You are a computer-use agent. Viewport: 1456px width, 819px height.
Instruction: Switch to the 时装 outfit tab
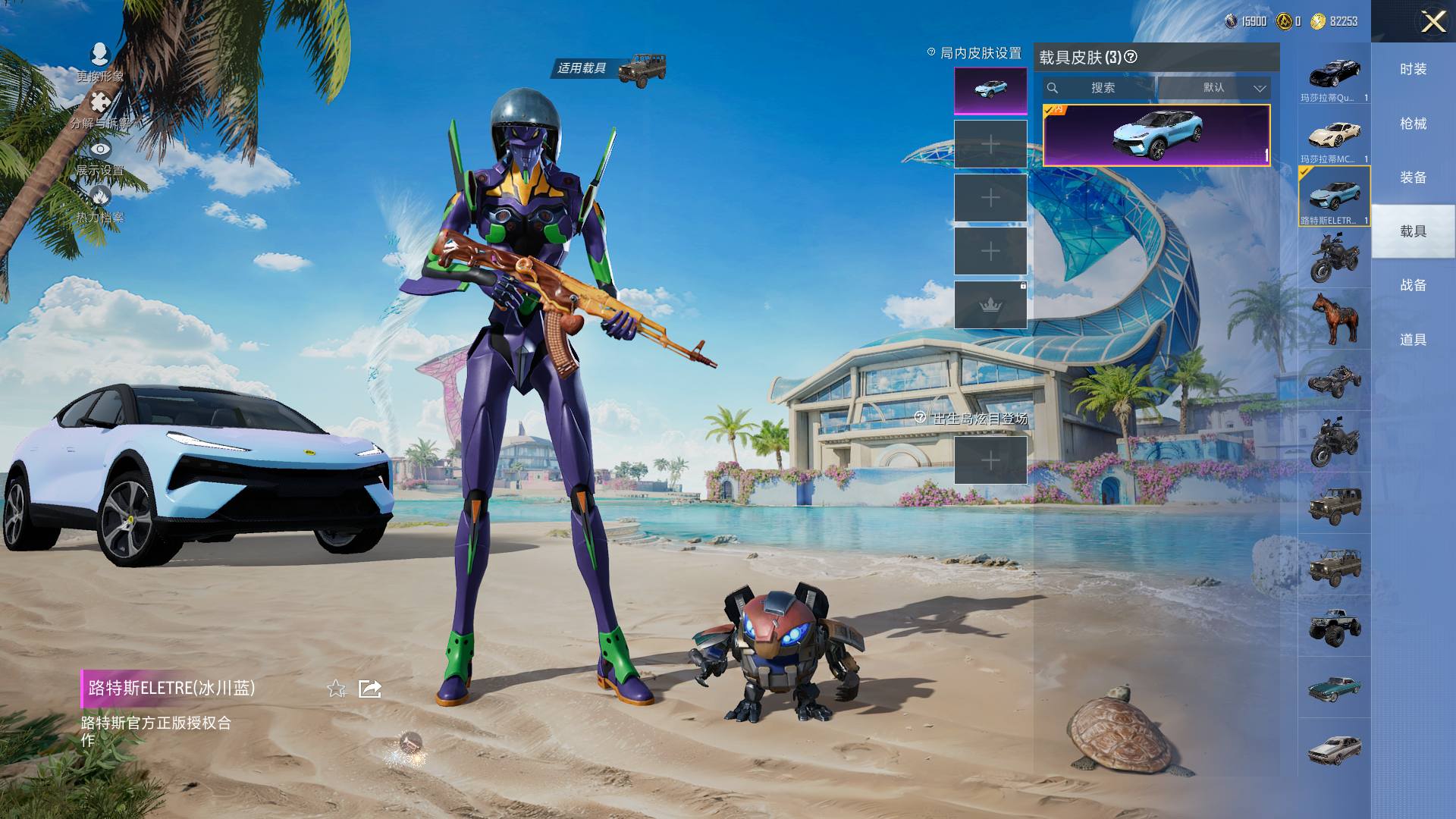pos(1413,69)
